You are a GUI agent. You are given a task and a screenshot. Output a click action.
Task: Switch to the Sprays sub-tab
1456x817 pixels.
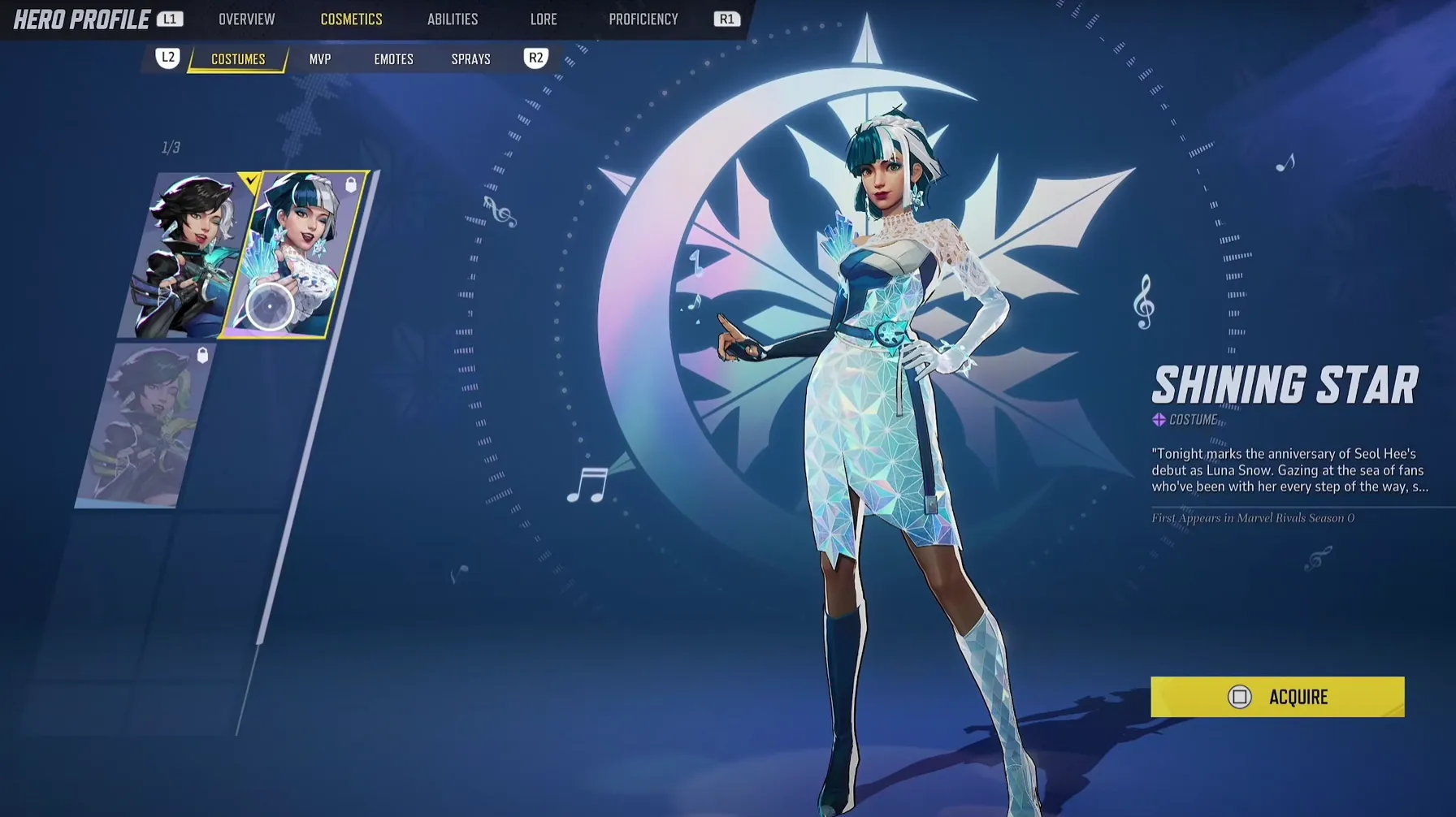470,59
